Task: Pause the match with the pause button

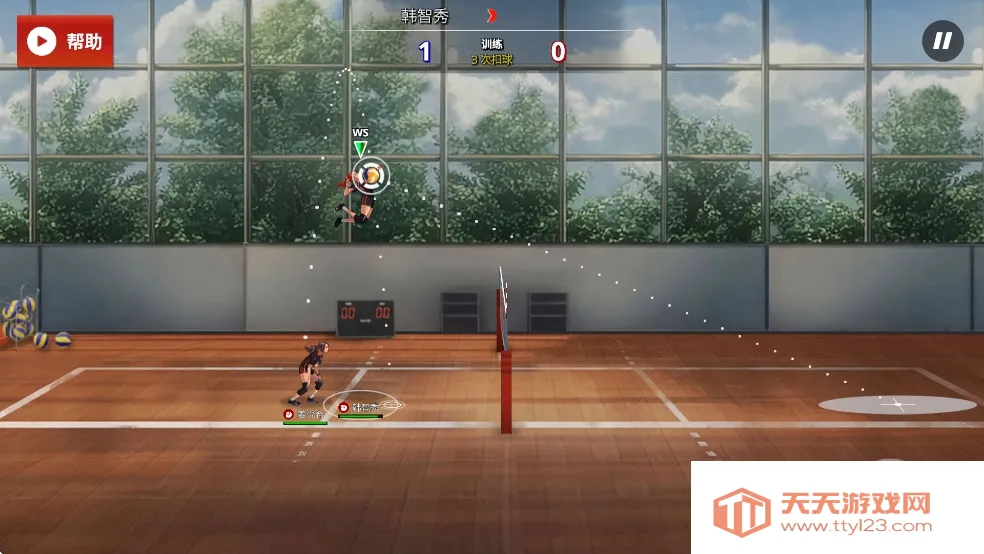Action: (x=942, y=41)
